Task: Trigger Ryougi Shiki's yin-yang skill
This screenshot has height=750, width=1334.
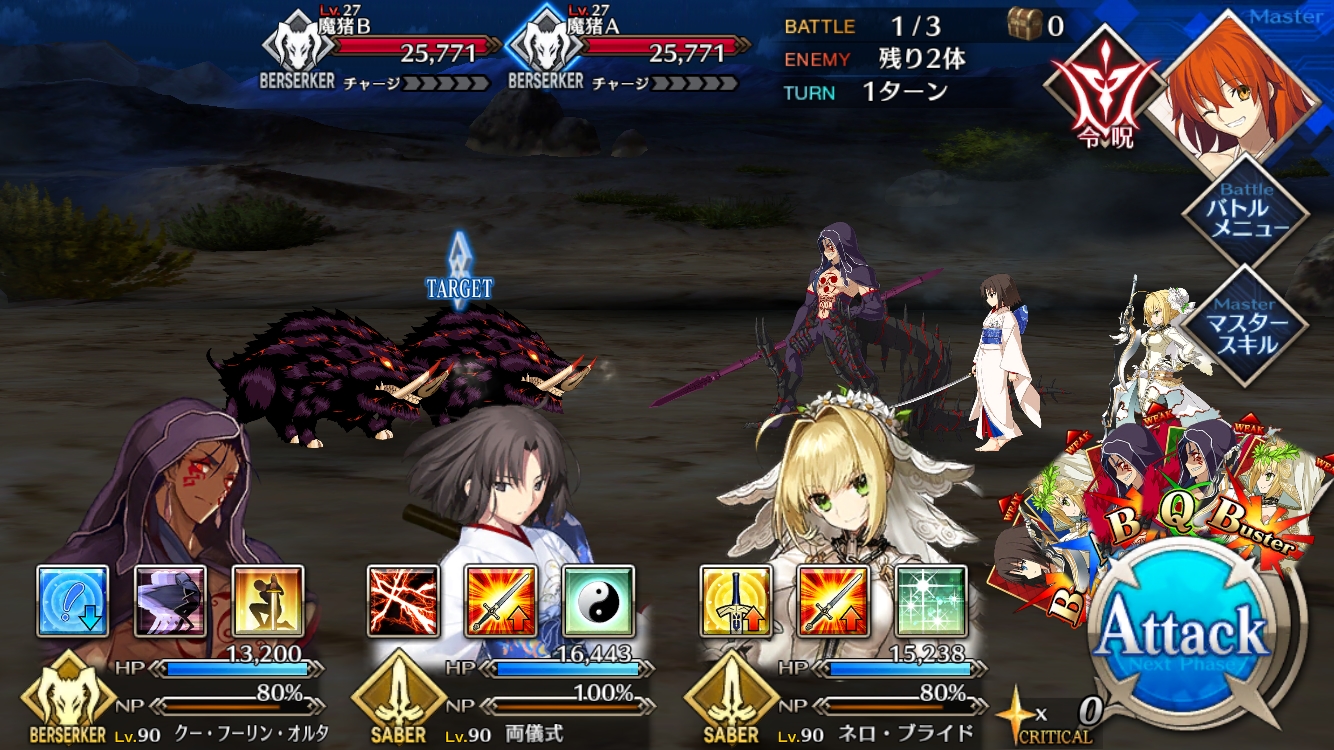Action: pos(599,601)
